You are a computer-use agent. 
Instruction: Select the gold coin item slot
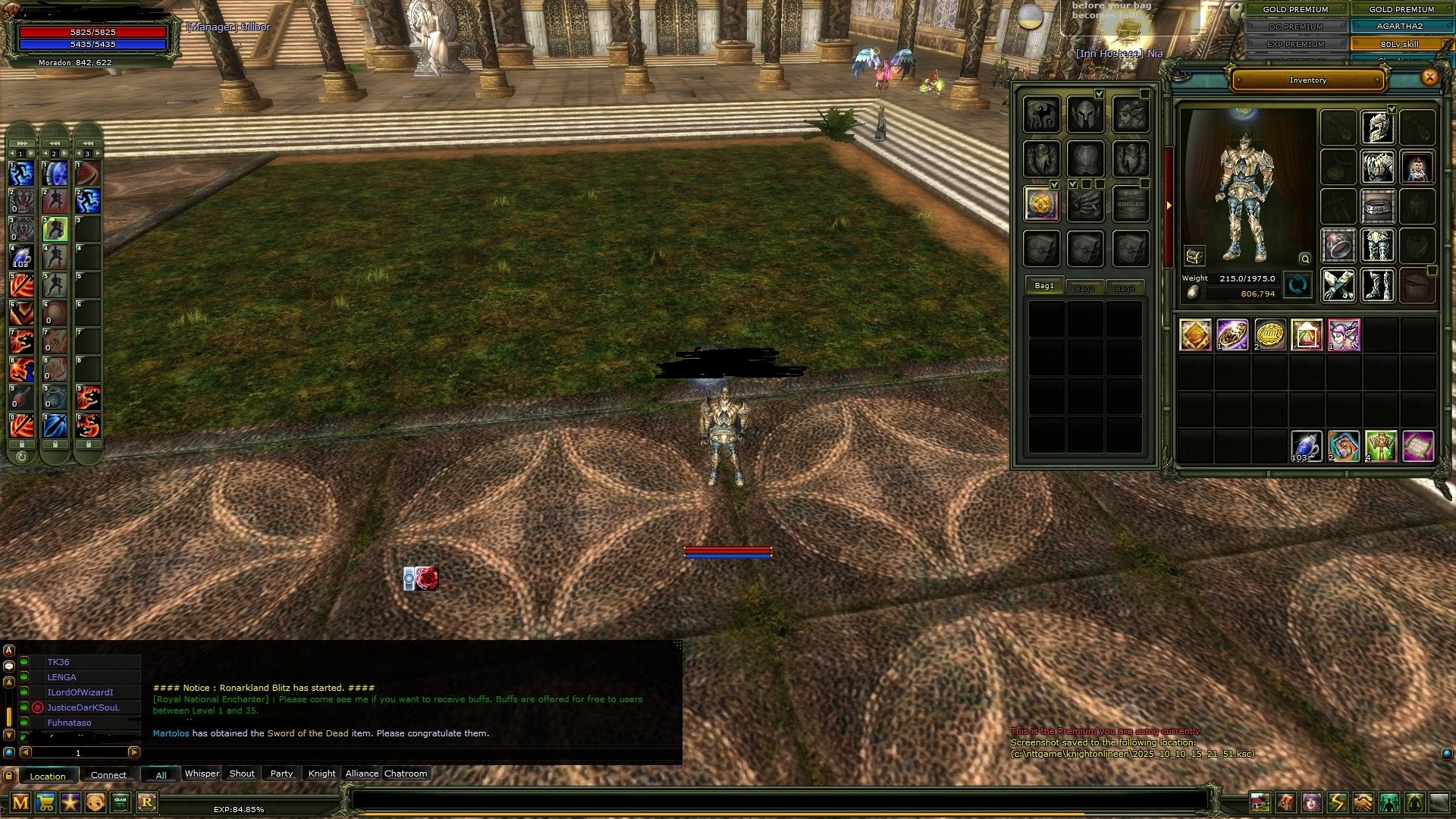(1269, 334)
